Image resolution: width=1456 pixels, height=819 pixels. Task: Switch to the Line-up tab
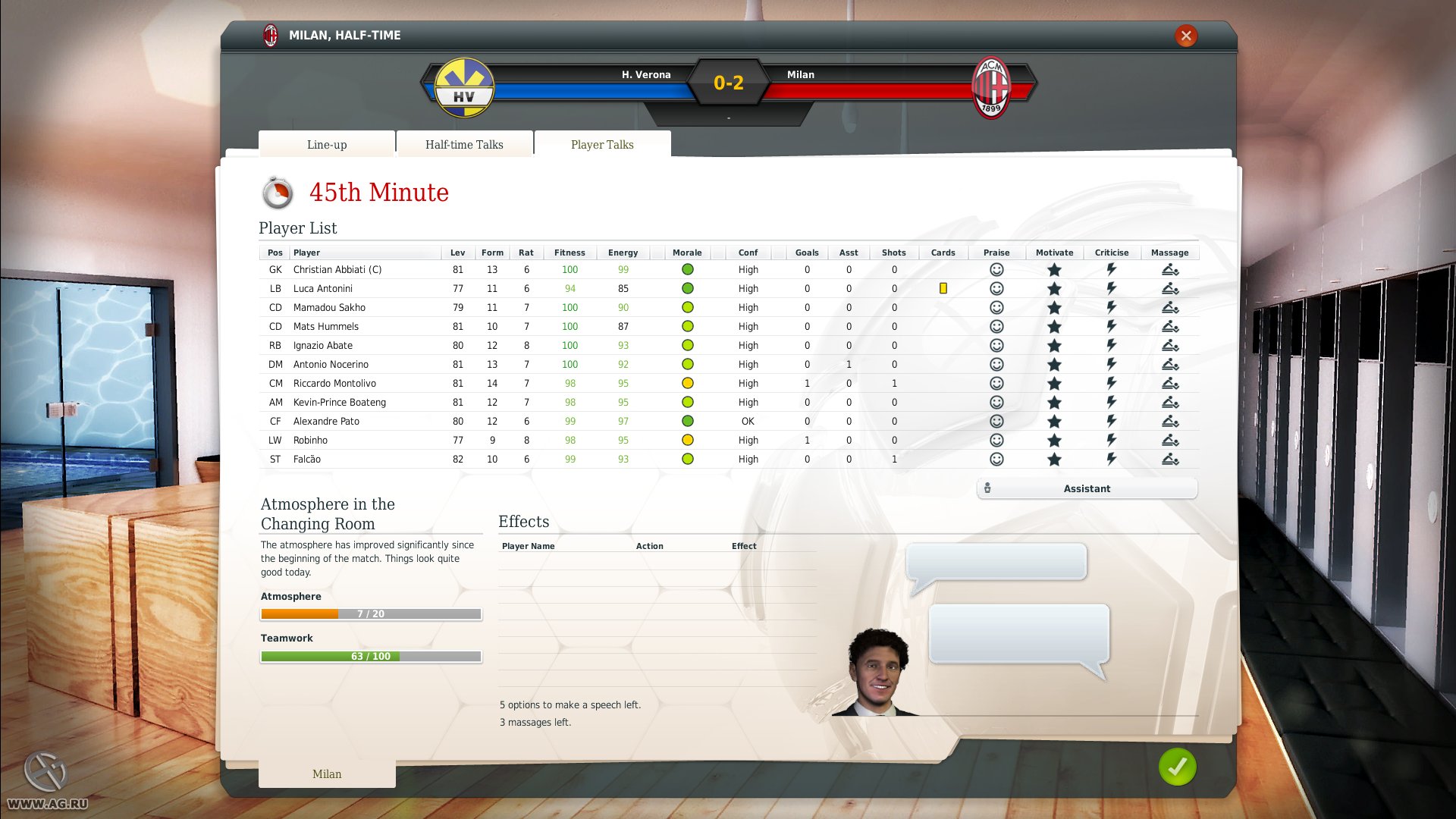pos(326,144)
